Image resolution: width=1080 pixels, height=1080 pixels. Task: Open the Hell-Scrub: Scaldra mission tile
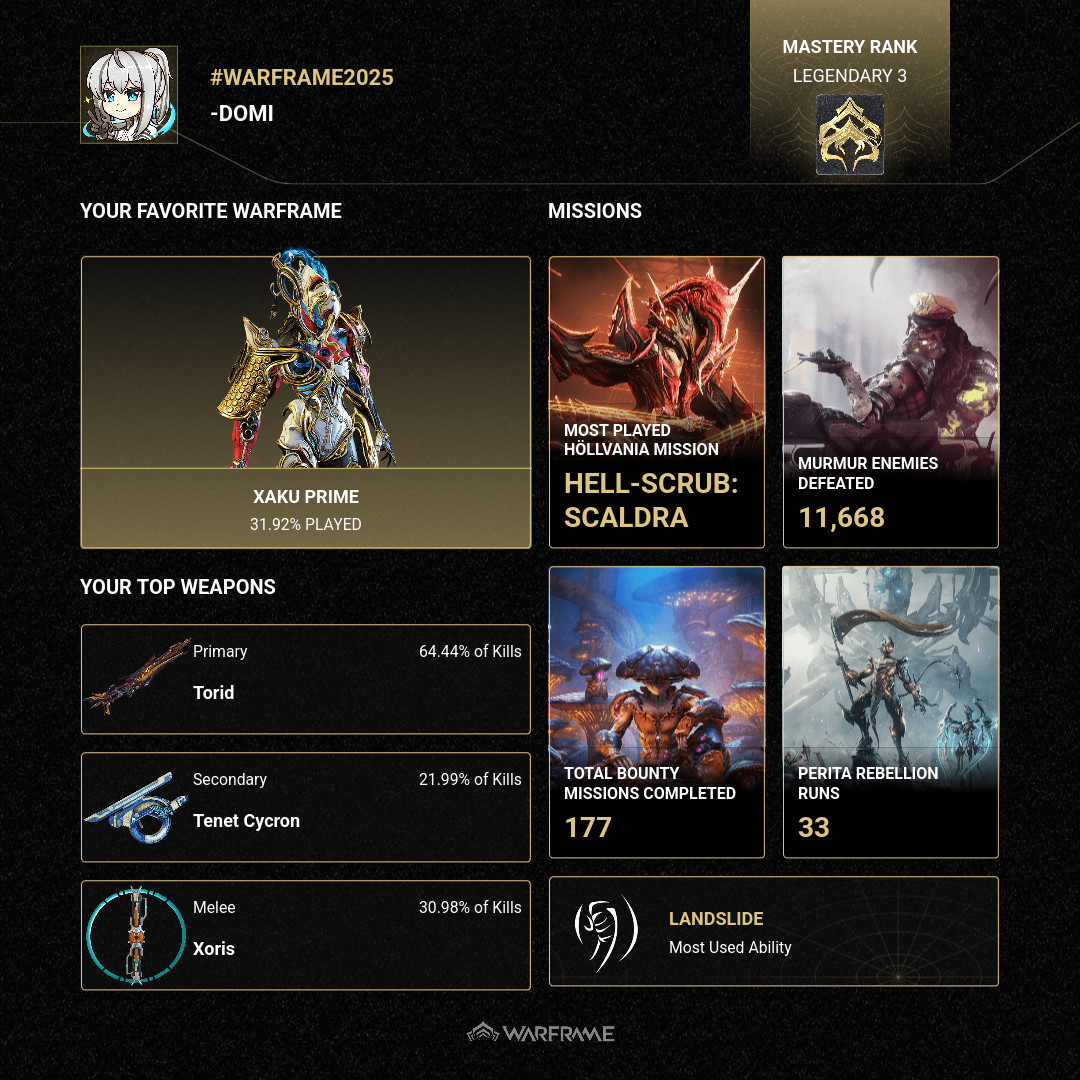pos(657,402)
